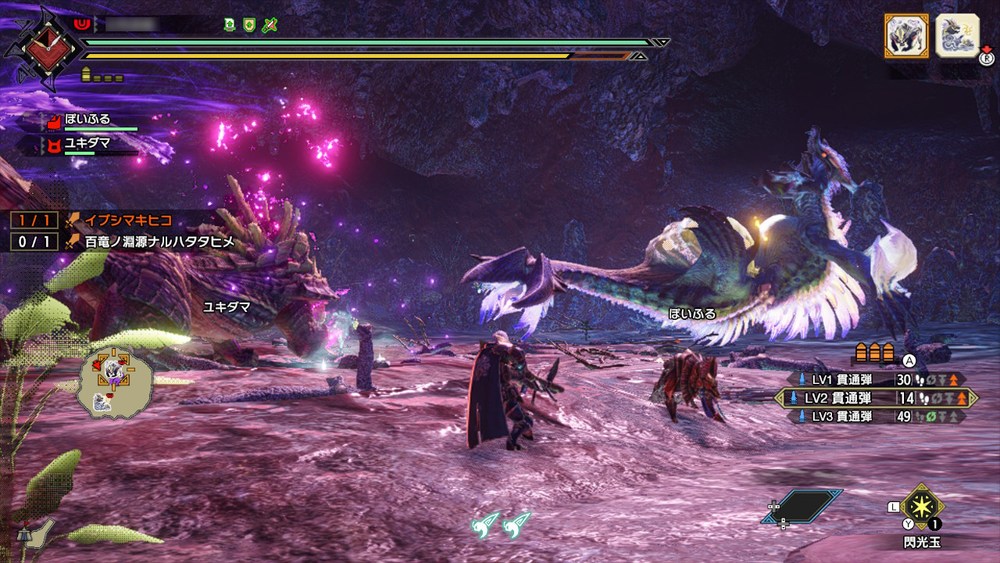This screenshot has height=563, width=1000.
Task: Click the blue action palette diamond
Action: click(801, 507)
